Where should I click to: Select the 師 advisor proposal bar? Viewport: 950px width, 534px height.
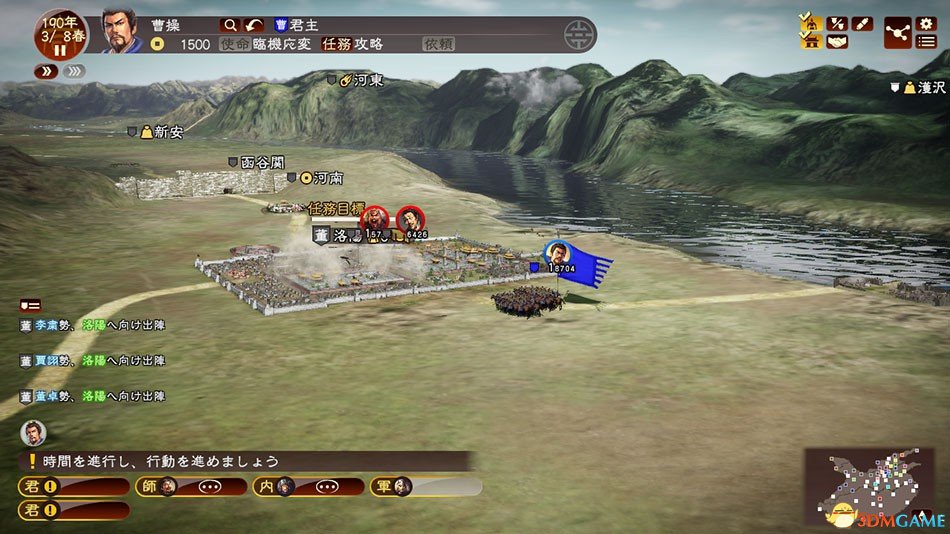191,487
